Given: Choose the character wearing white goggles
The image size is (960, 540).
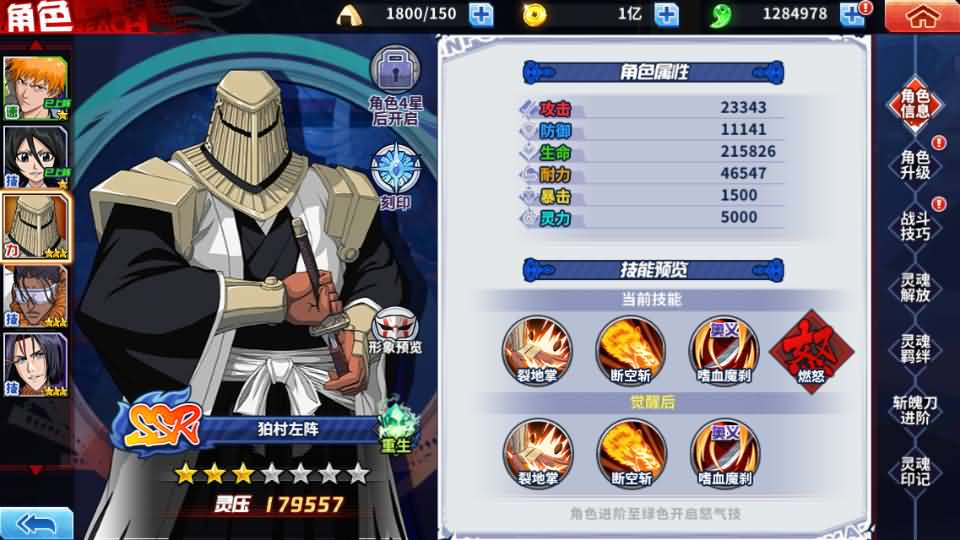Looking at the screenshot, I should click(x=36, y=295).
